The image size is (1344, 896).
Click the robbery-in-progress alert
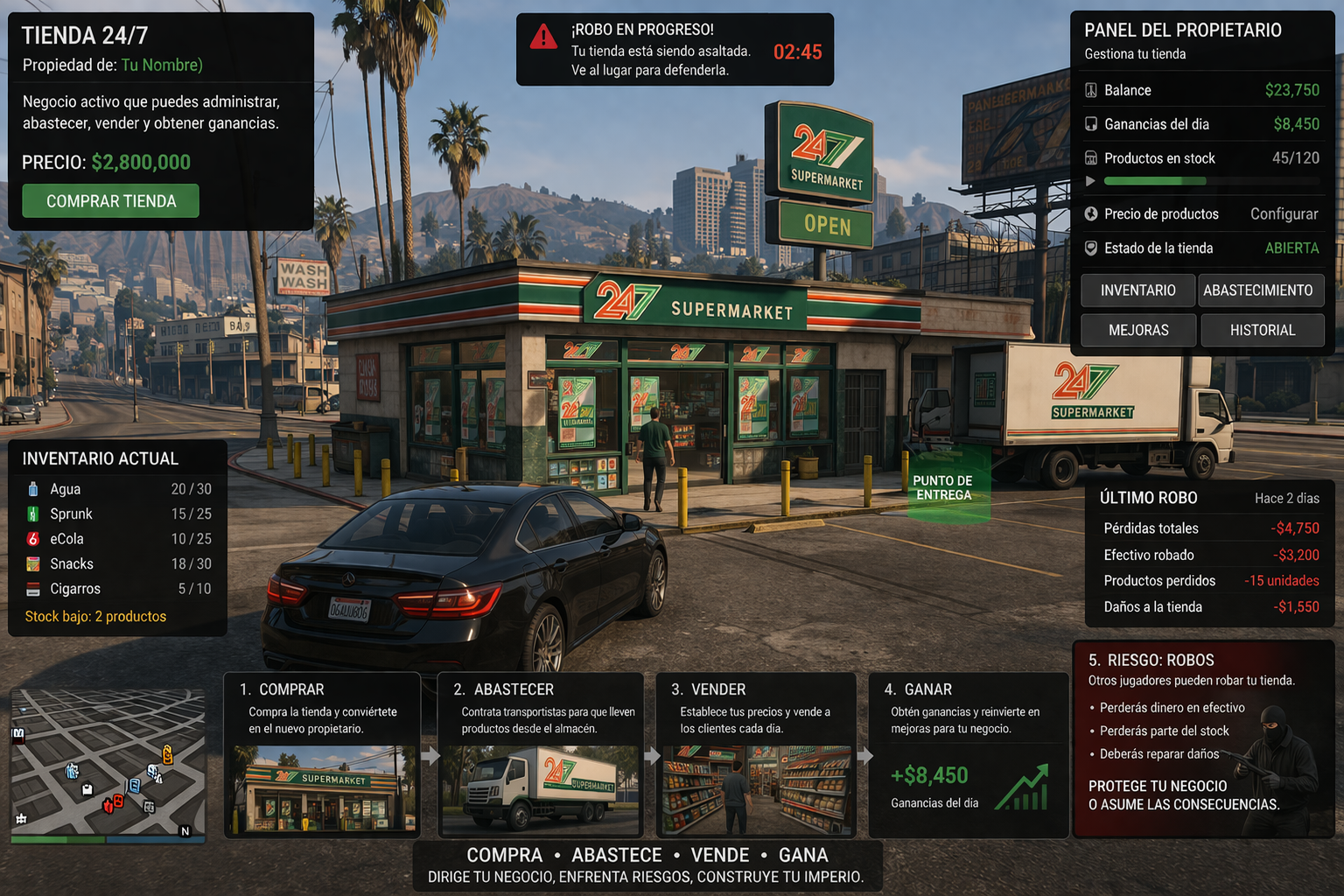click(675, 50)
